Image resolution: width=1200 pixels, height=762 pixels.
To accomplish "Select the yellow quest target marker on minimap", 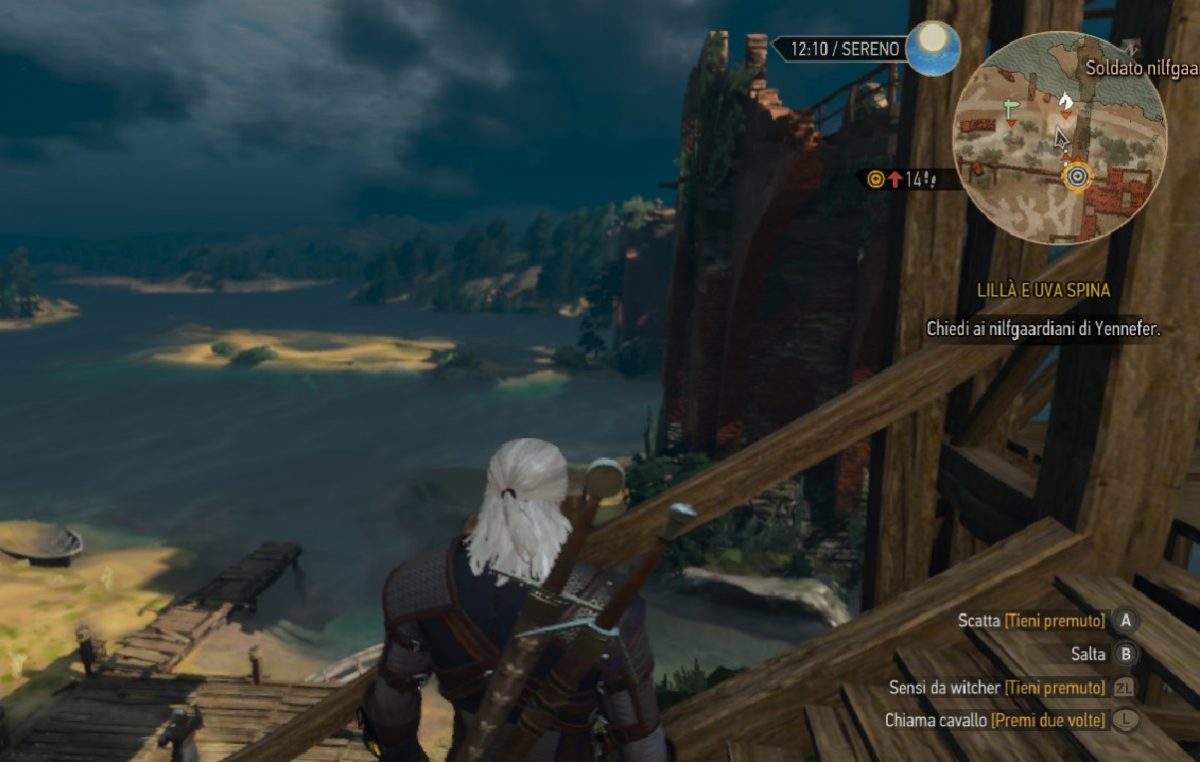I will [1077, 178].
